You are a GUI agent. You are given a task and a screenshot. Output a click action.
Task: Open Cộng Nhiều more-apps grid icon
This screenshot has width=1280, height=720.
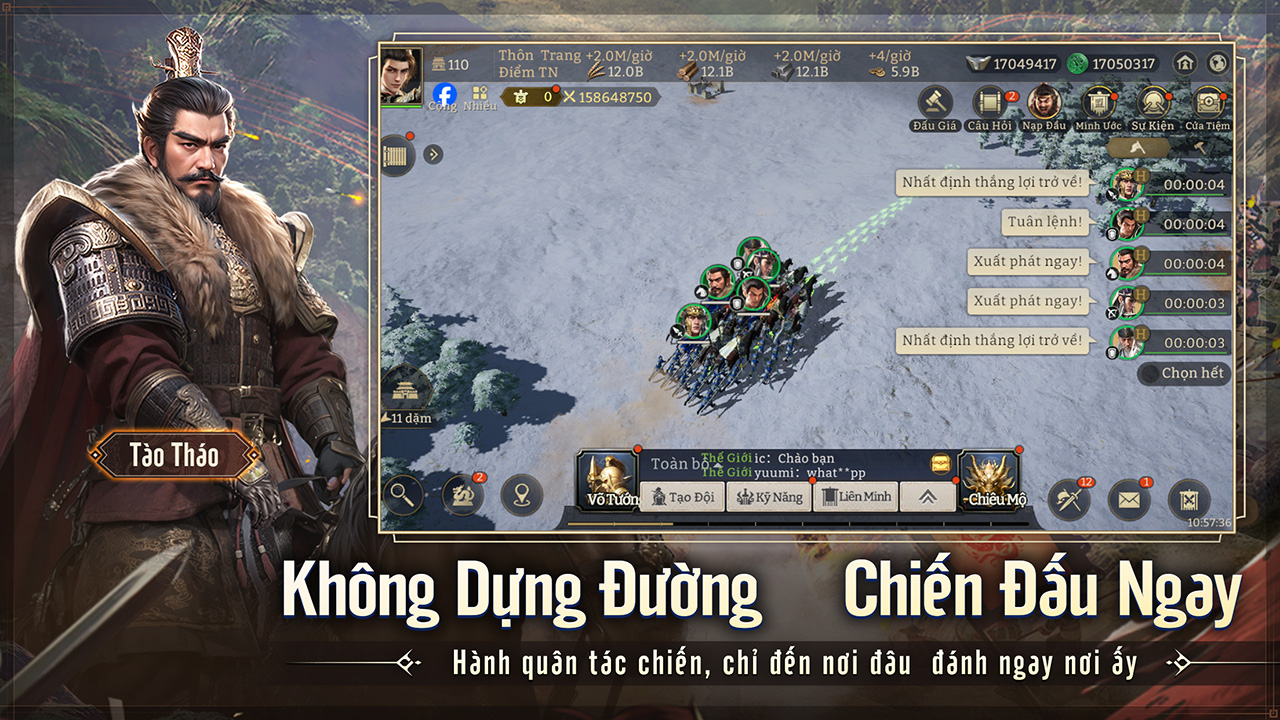coord(479,92)
